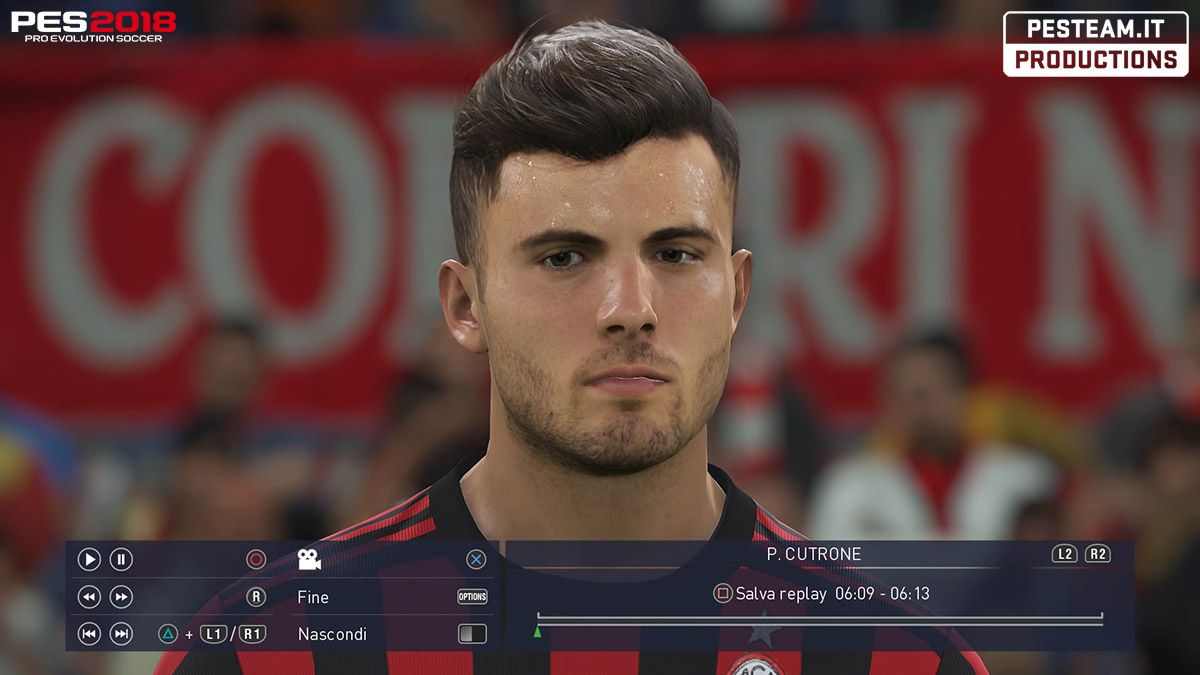Image resolution: width=1200 pixels, height=675 pixels.
Task: Select the green timeline position marker
Action: [538, 631]
